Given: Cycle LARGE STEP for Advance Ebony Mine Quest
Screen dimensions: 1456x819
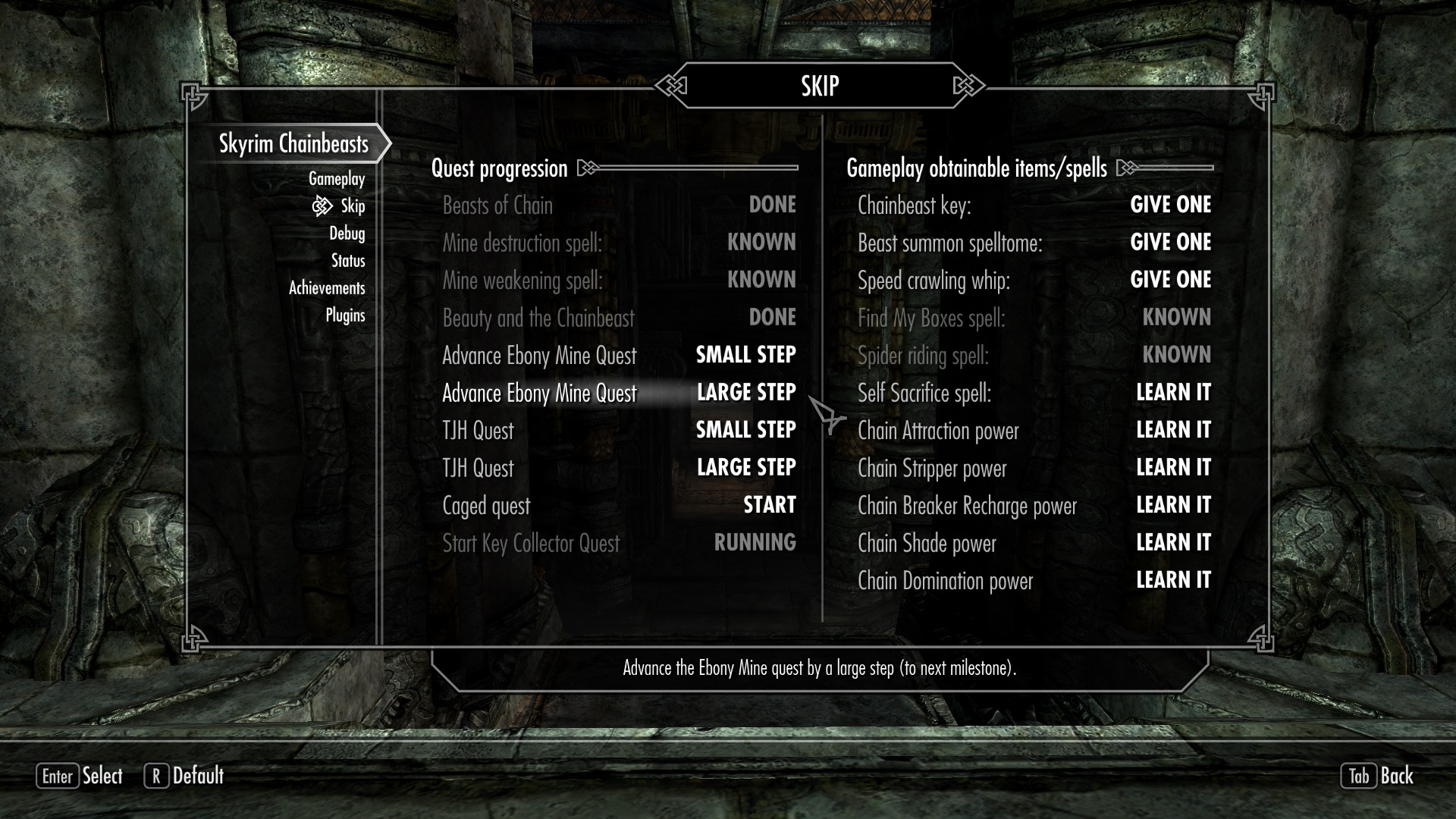Looking at the screenshot, I should [746, 392].
